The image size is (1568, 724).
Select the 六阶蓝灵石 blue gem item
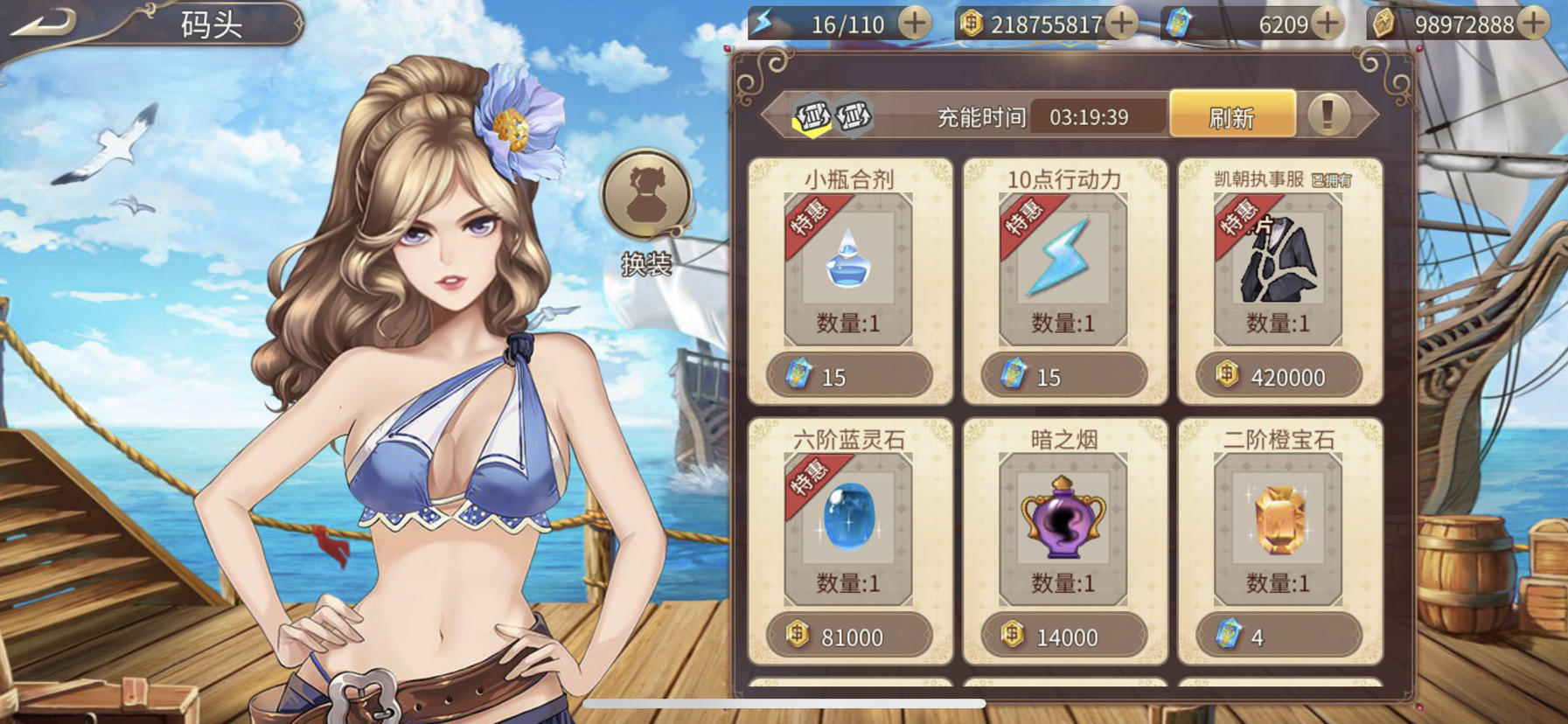click(847, 521)
